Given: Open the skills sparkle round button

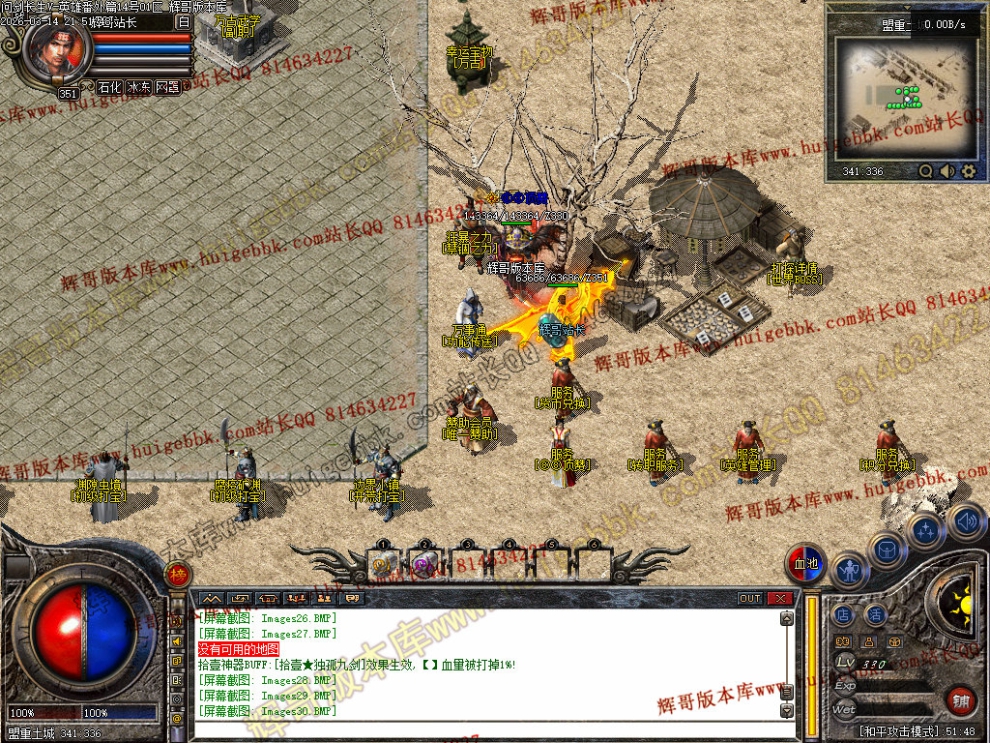Looking at the screenshot, I should (927, 531).
